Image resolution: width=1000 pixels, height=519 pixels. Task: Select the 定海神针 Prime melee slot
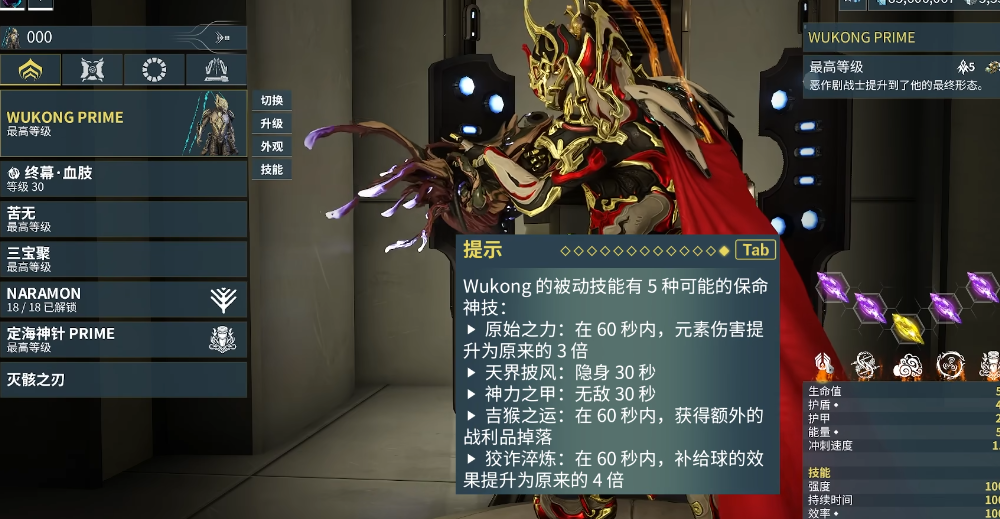[x=123, y=339]
